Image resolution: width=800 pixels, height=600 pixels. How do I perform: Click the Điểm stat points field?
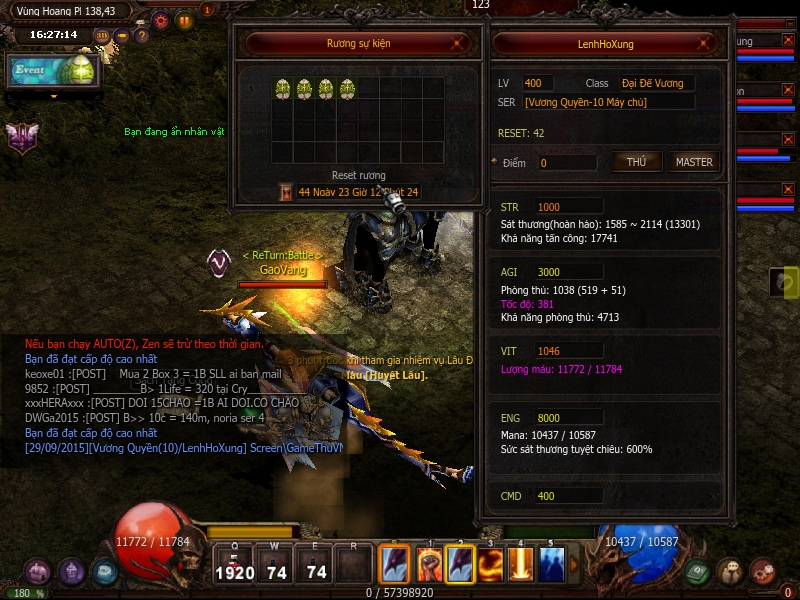(567, 163)
